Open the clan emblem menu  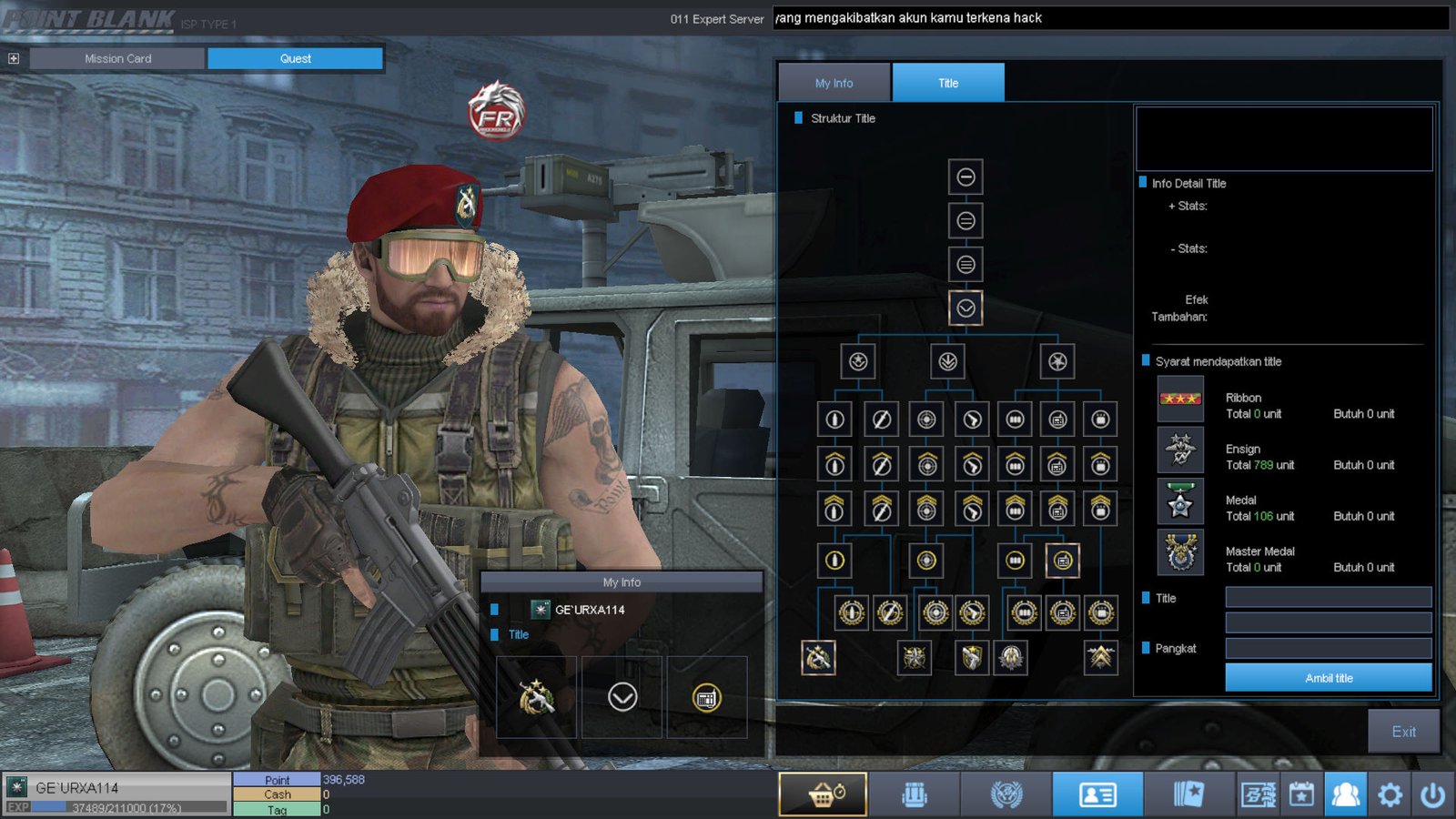click(x=1006, y=795)
